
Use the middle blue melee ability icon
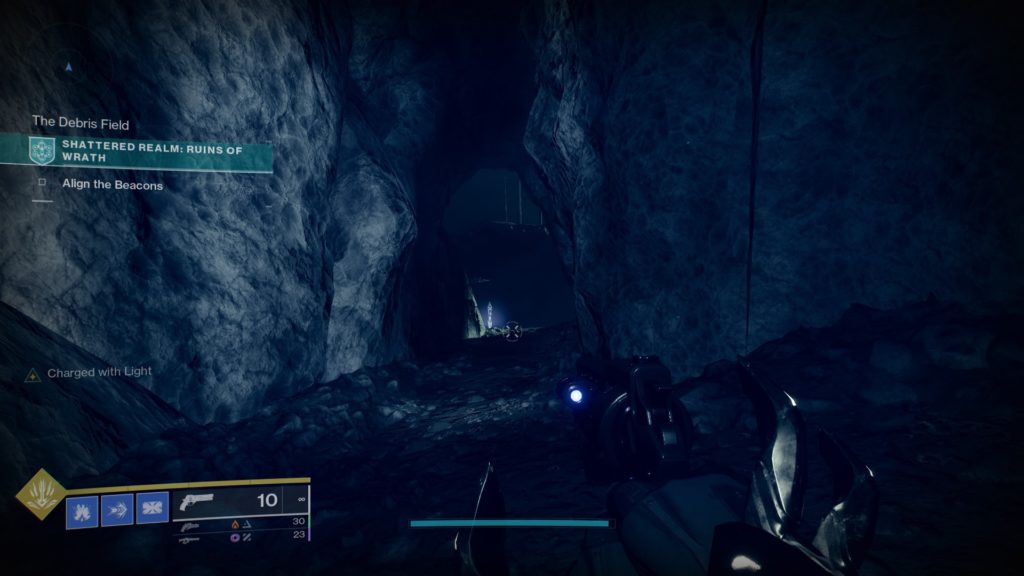(117, 510)
